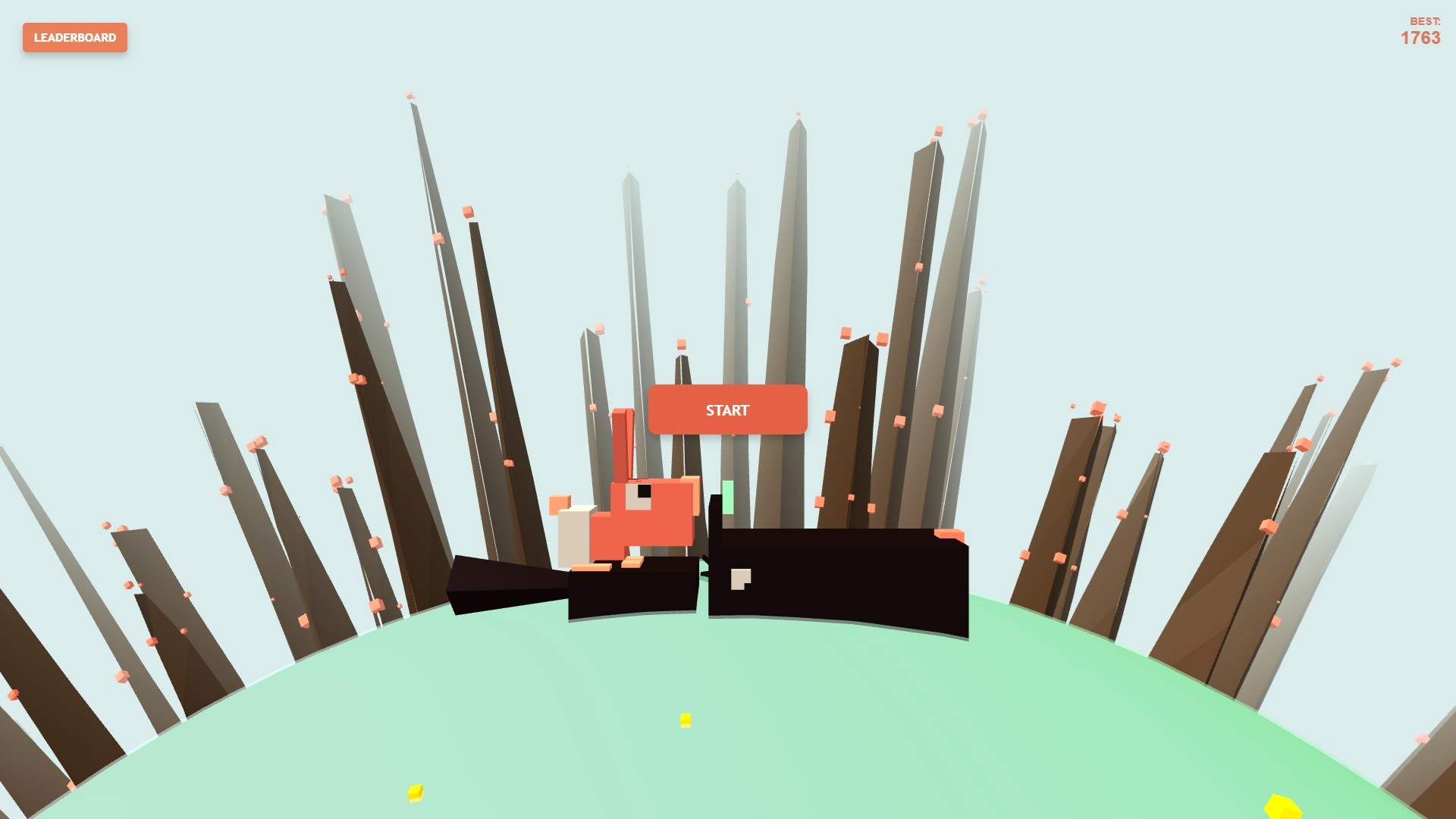Click the dinosaur's raised orange tail
Viewport: 1456px width, 819px height.
[x=623, y=440]
